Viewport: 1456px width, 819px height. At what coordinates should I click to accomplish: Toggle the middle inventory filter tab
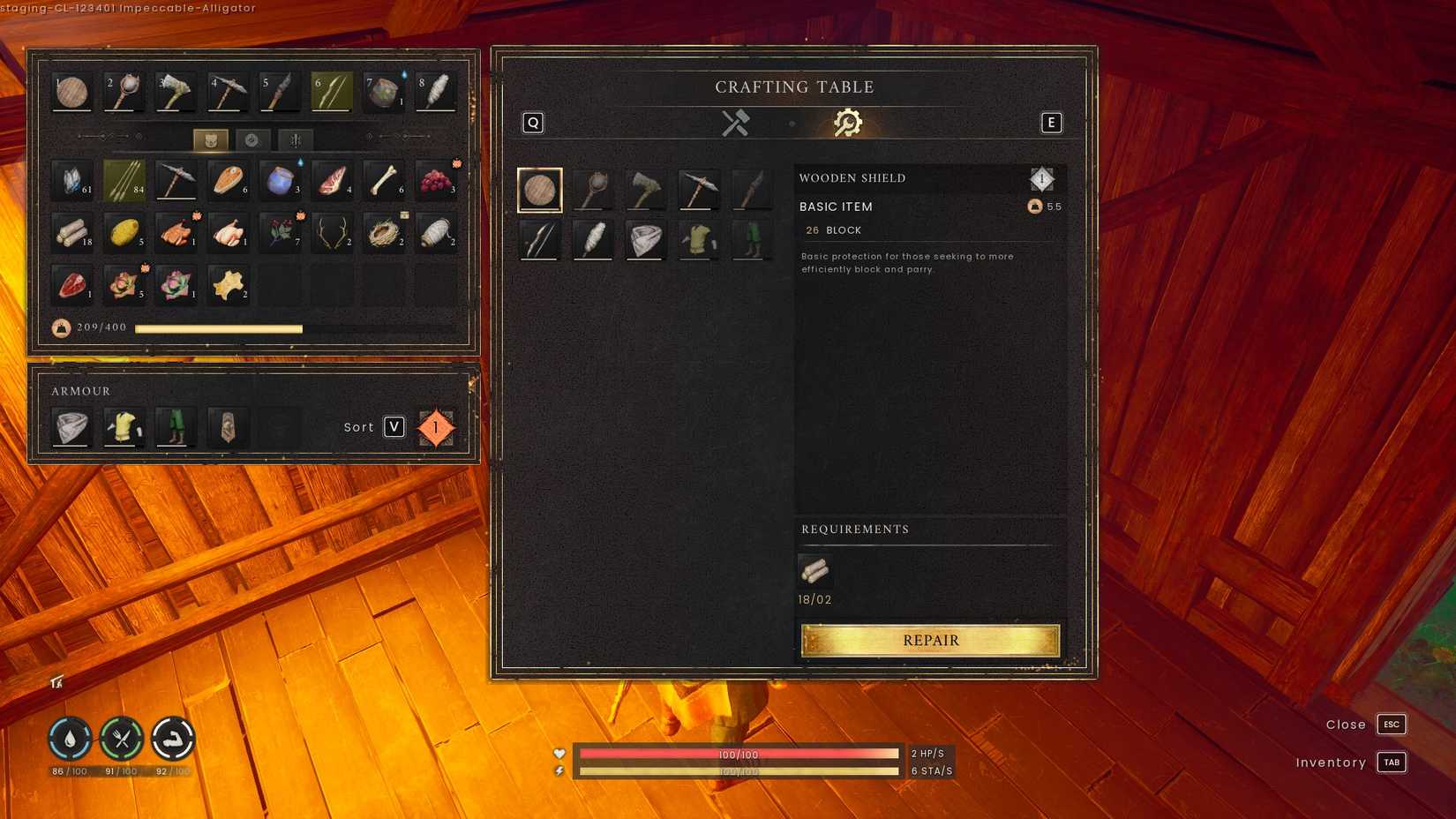pyautogui.click(x=254, y=139)
